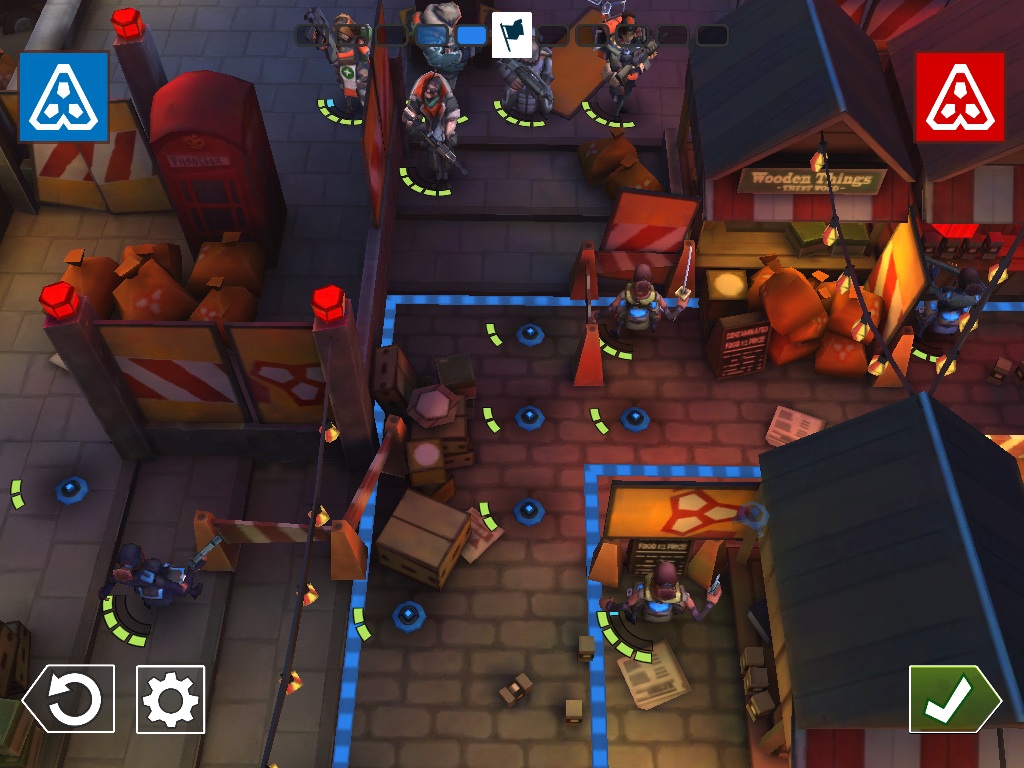Click the flag icon in the turn tracker
Image resolution: width=1024 pixels, height=768 pixels.
[511, 34]
